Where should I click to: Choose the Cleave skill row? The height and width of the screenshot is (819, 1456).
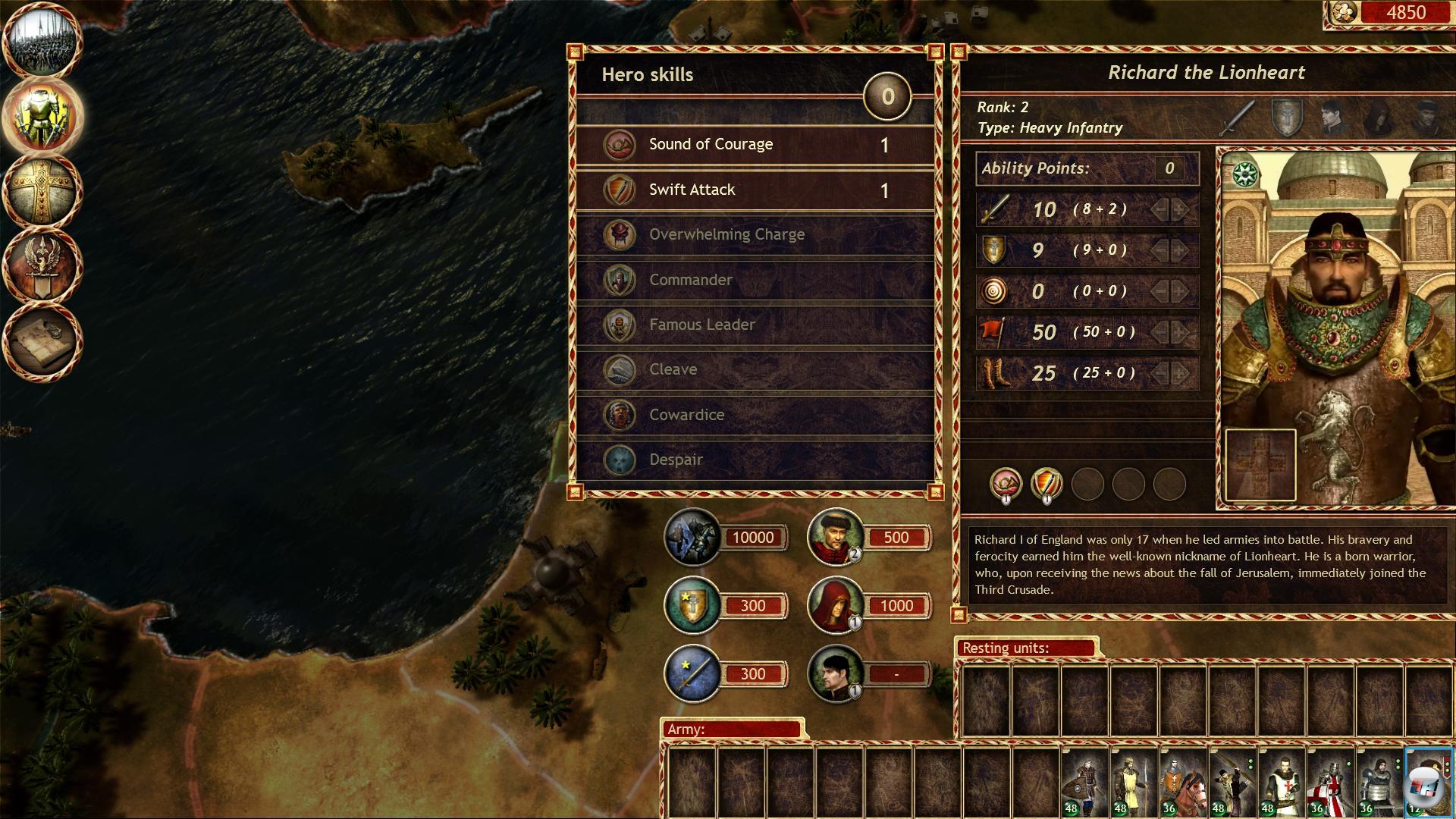[755, 369]
